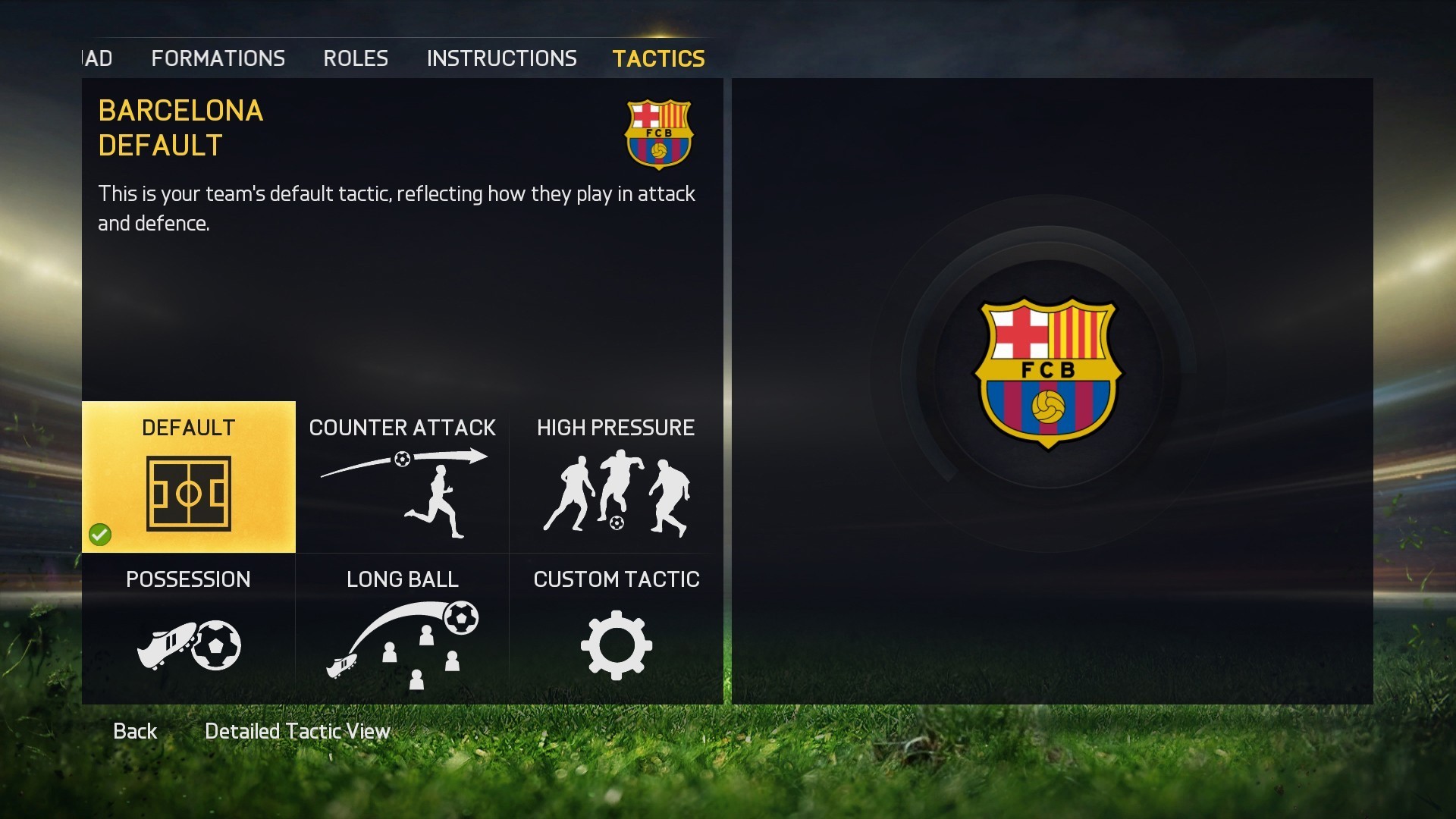
Task: Go to the FORMATIONS tab
Action: point(218,58)
